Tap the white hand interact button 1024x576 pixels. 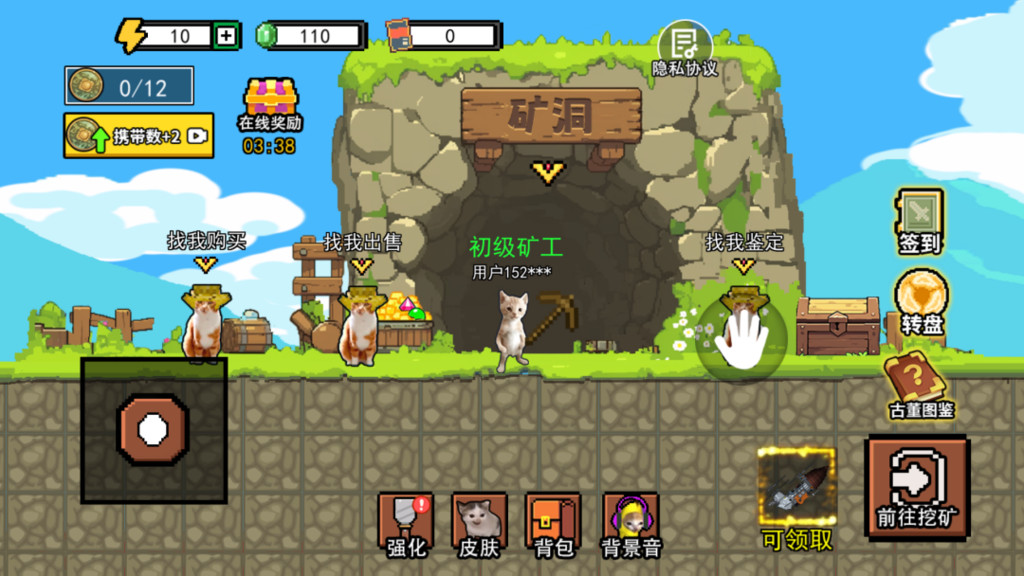742,338
